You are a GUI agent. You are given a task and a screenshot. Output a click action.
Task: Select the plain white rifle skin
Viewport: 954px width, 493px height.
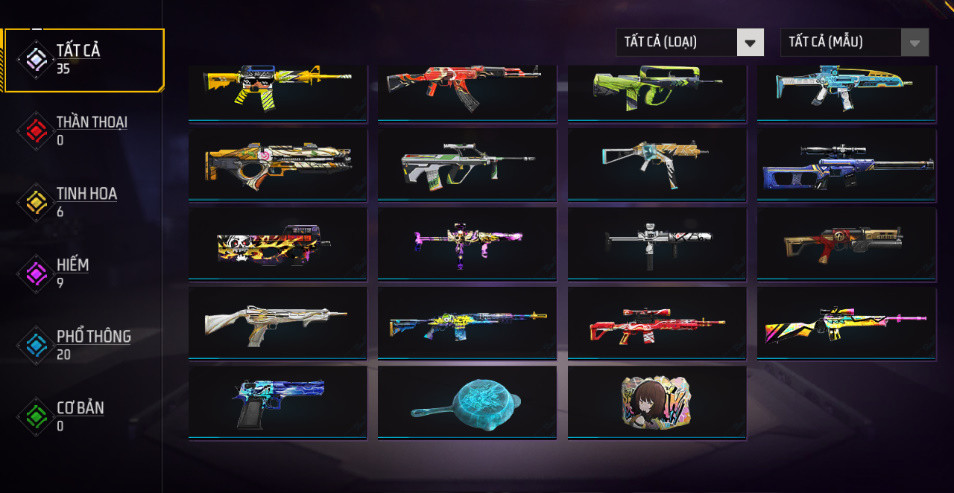(x=277, y=322)
